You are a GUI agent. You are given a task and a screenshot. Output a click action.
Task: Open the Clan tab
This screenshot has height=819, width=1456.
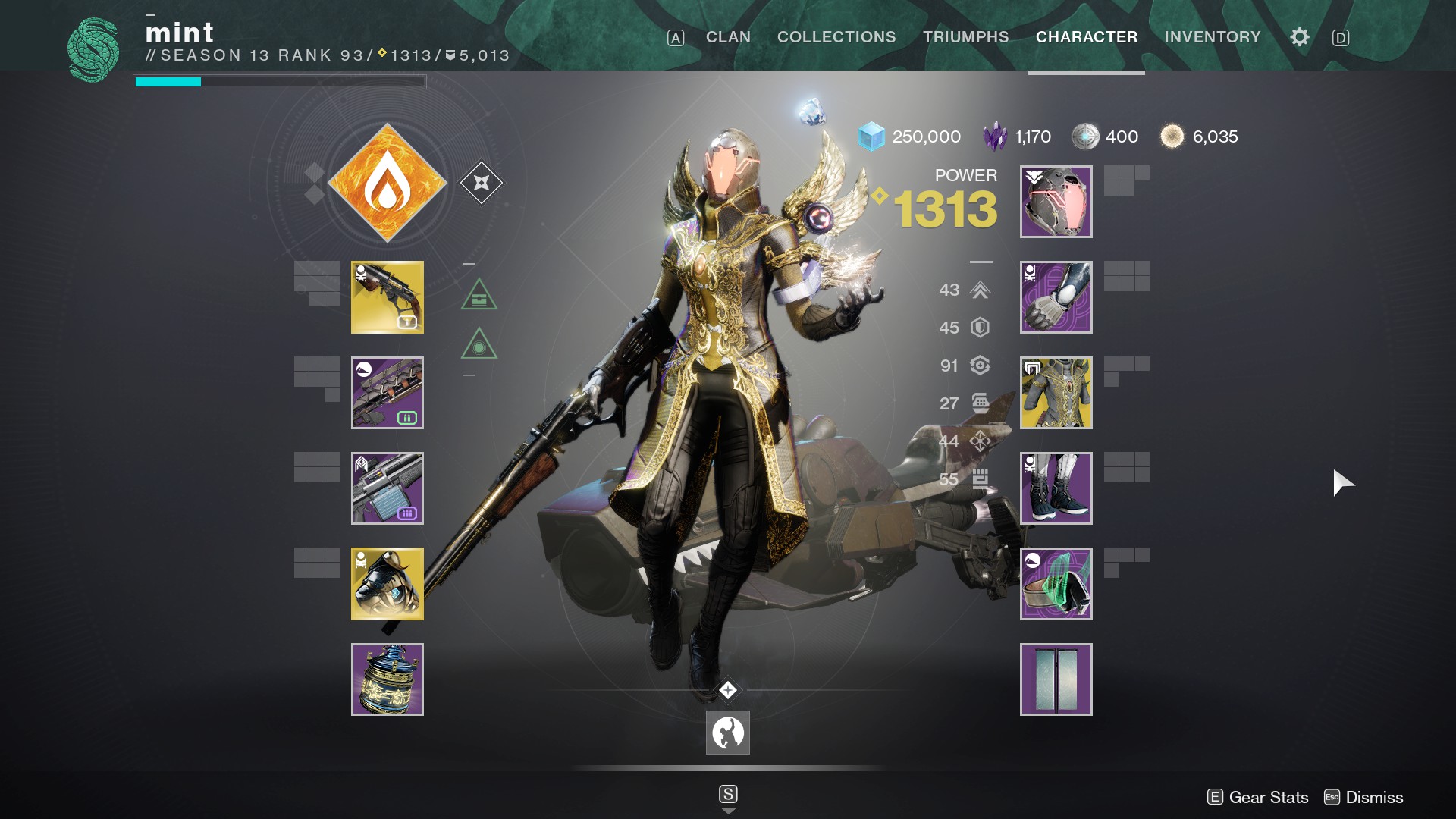(728, 37)
